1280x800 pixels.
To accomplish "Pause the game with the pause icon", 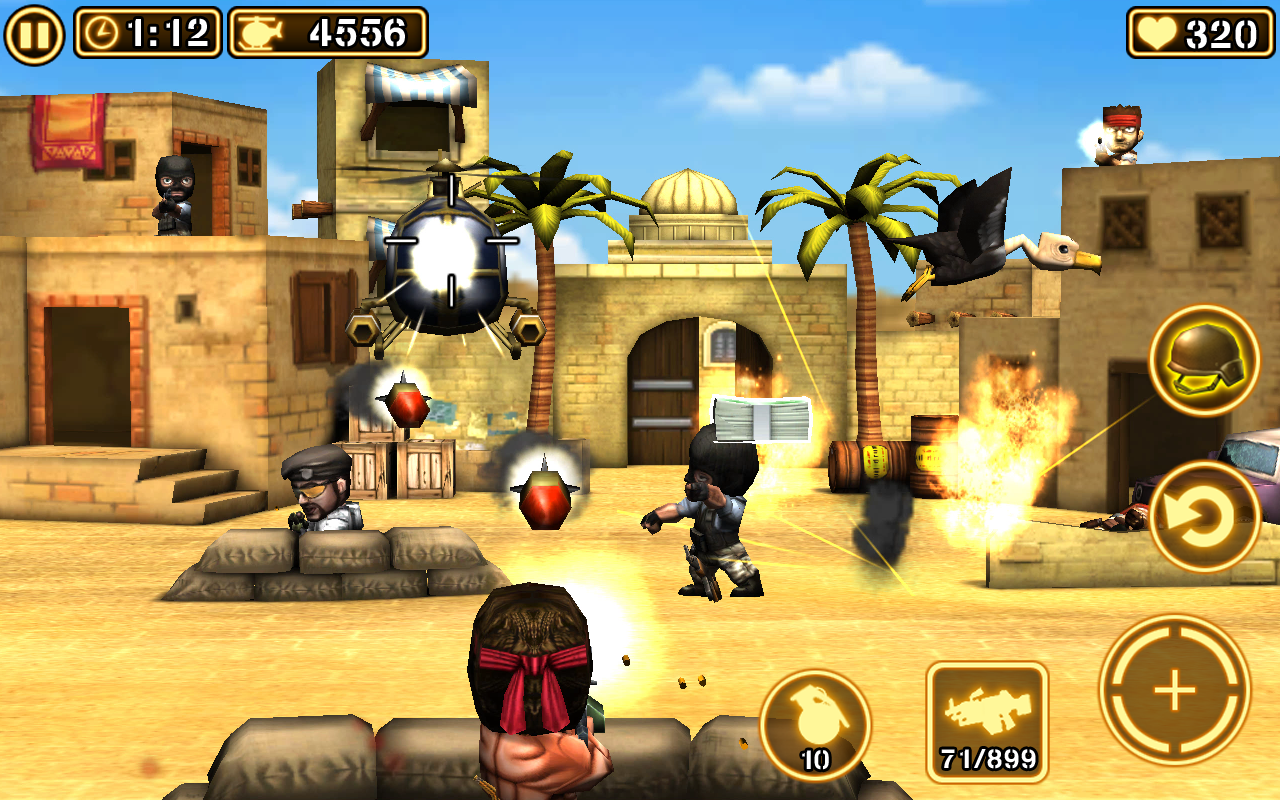I will click(x=34, y=31).
